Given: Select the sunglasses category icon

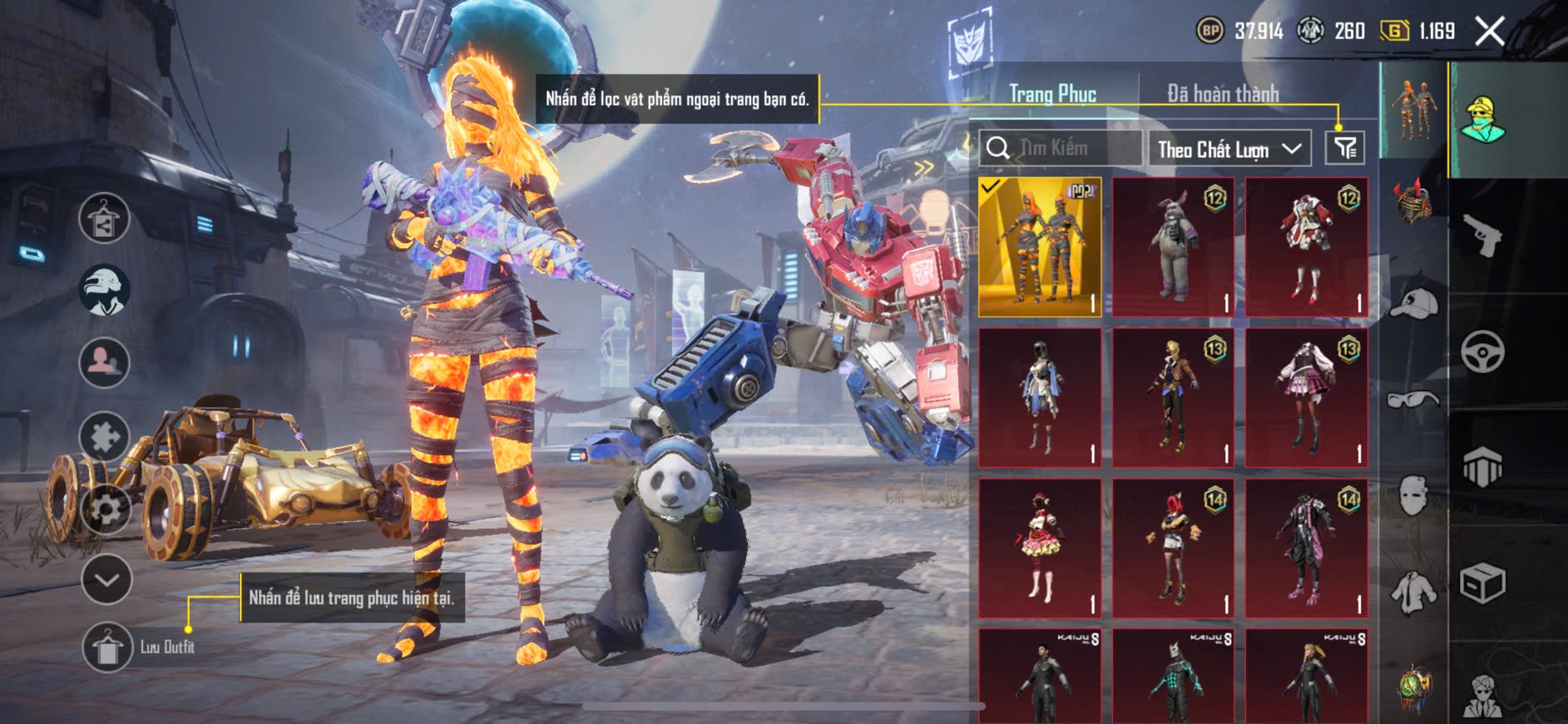Looking at the screenshot, I should (x=1413, y=400).
